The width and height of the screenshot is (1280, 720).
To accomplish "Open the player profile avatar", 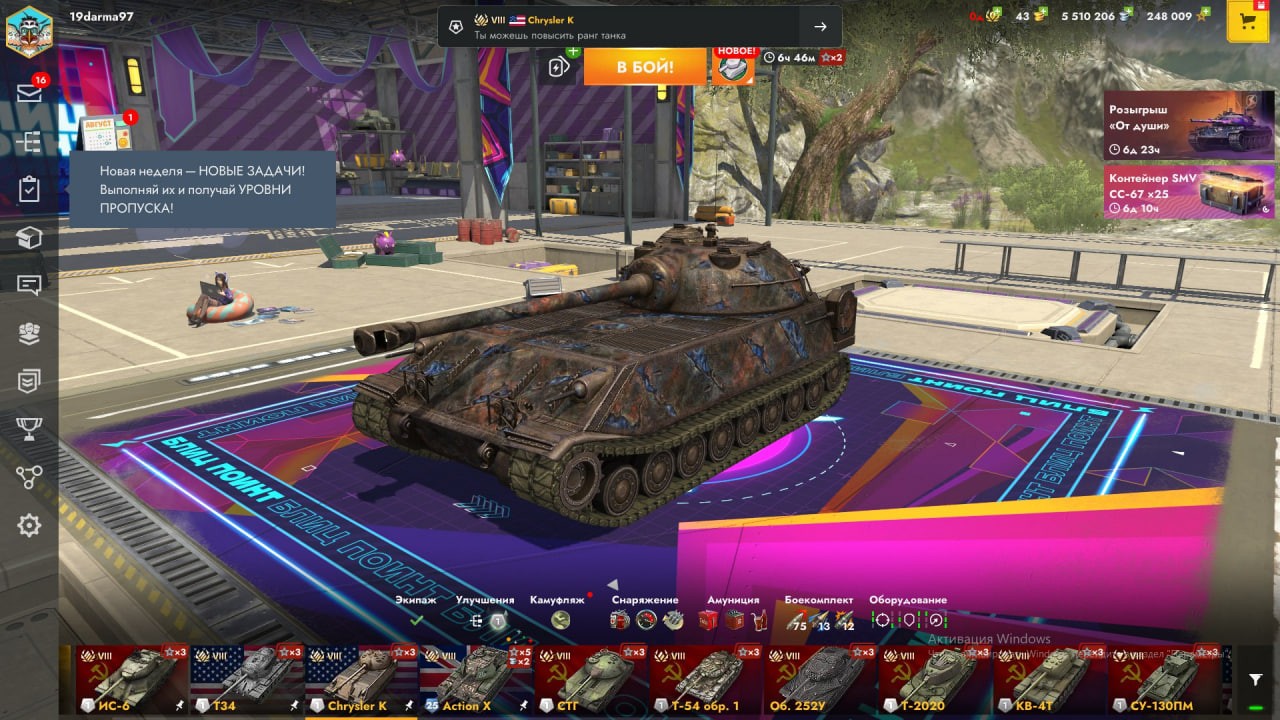I will 28,30.
